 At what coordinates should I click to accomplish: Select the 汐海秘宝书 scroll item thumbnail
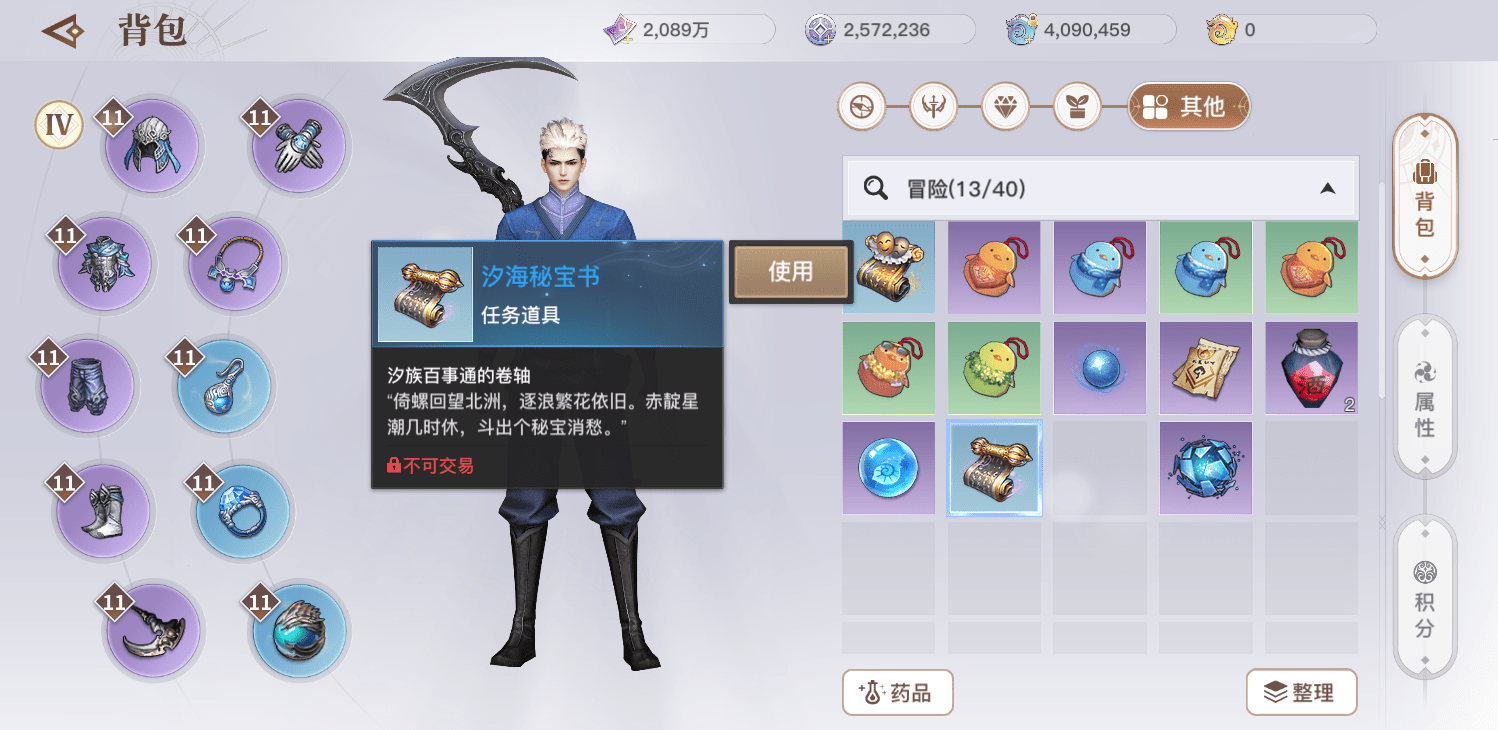coord(994,467)
